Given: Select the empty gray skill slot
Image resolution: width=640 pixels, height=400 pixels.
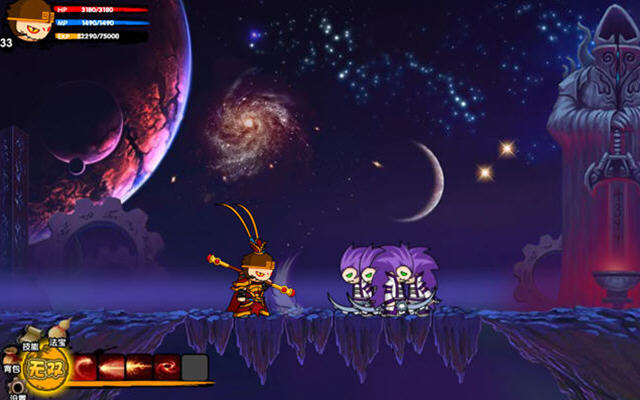Looking at the screenshot, I should pos(194,367).
